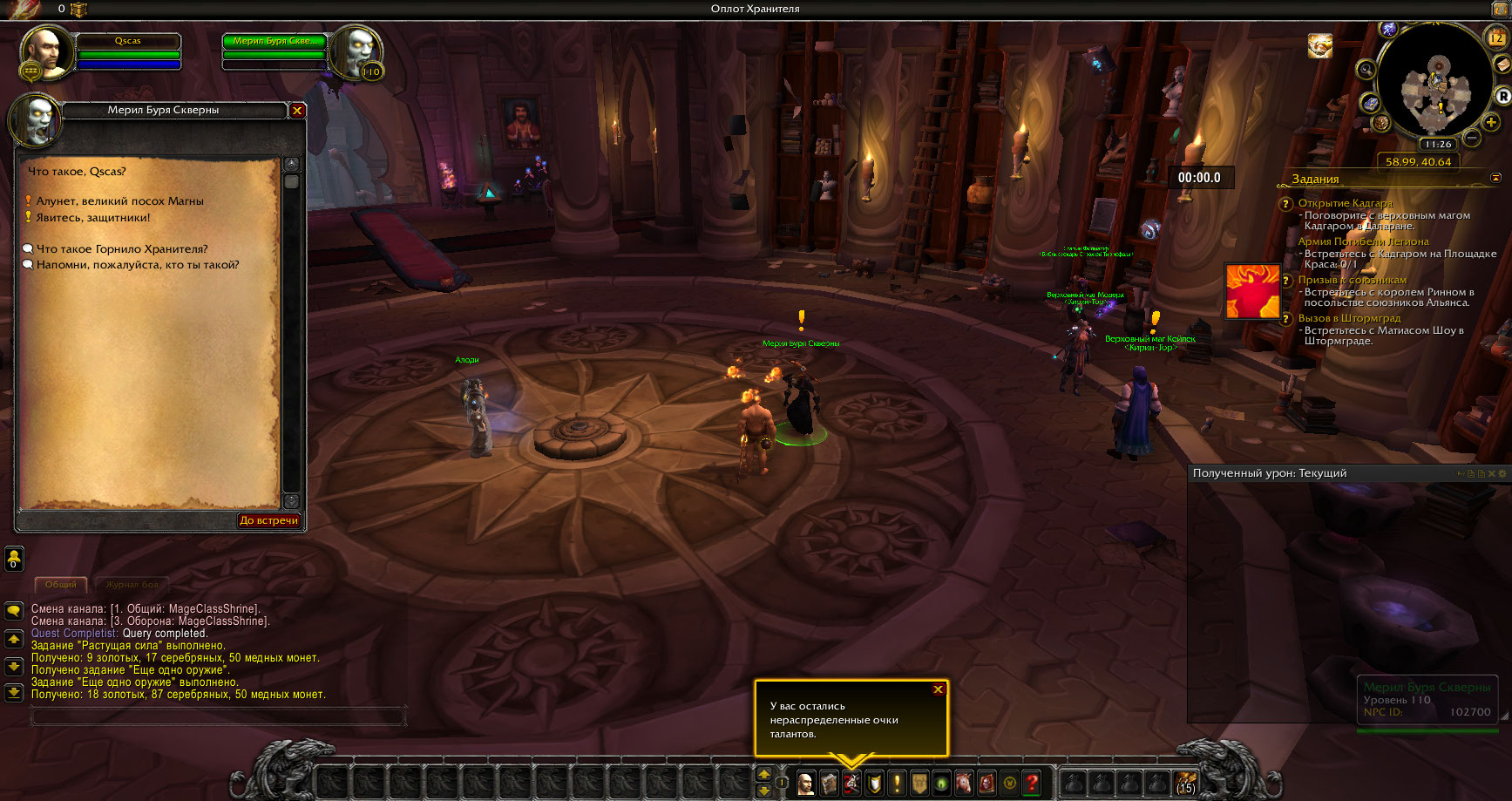Open the horse head mounts collection button
Viewport: 1512px width, 801px height.
coord(964,783)
